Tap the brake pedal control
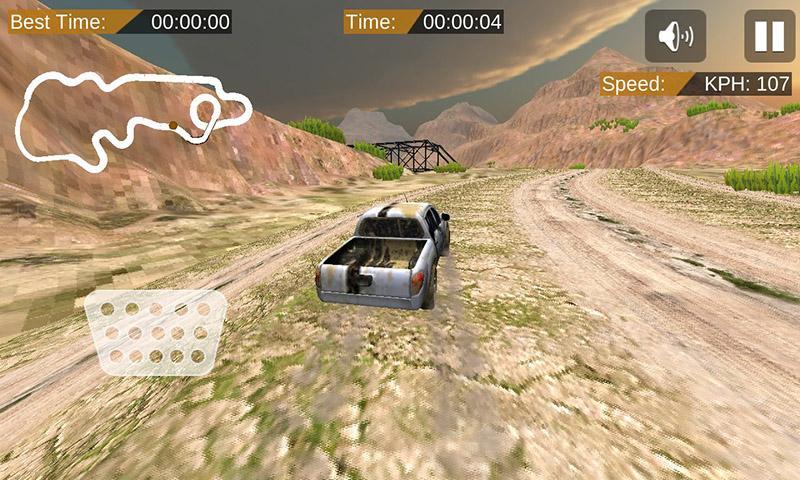This screenshot has width=800, height=480. [x=156, y=332]
